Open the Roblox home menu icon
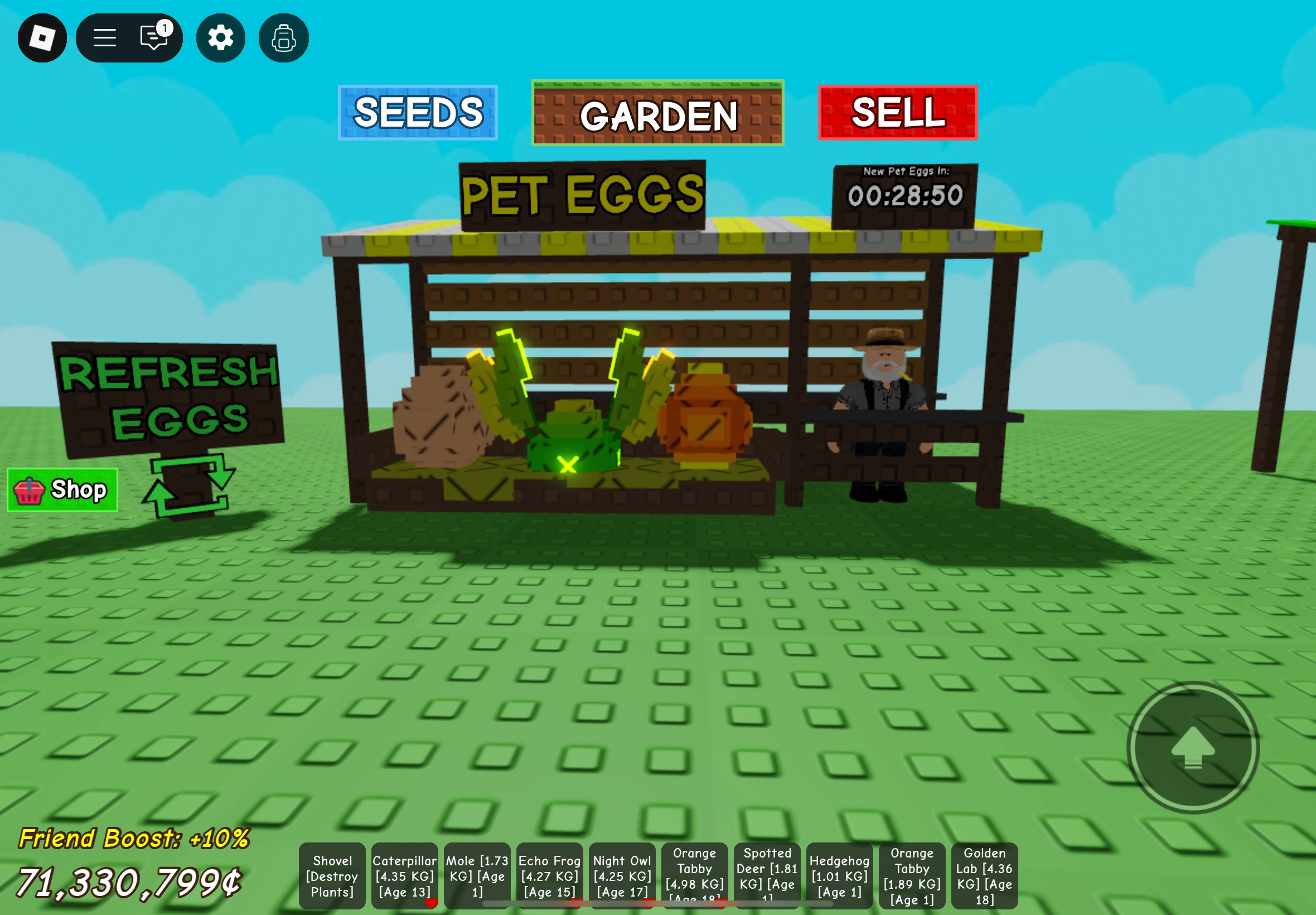 click(41, 37)
